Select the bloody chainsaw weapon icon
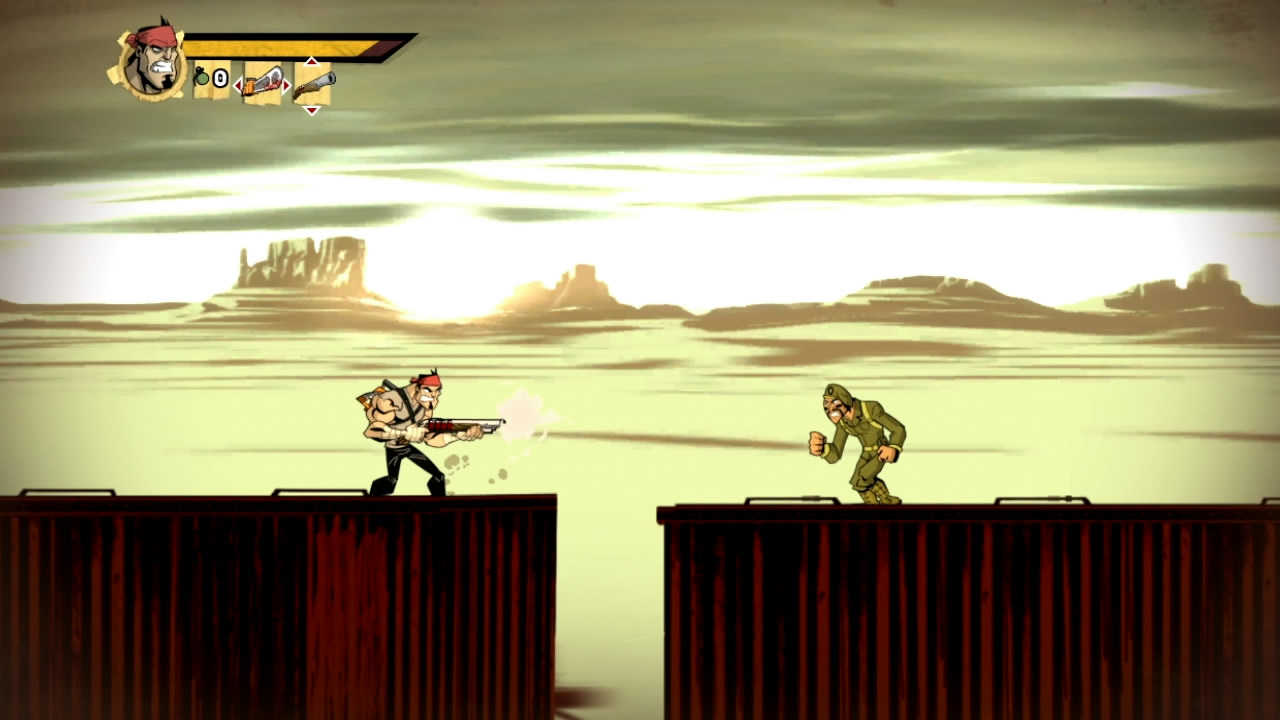1280x720 pixels. pyautogui.click(x=262, y=84)
